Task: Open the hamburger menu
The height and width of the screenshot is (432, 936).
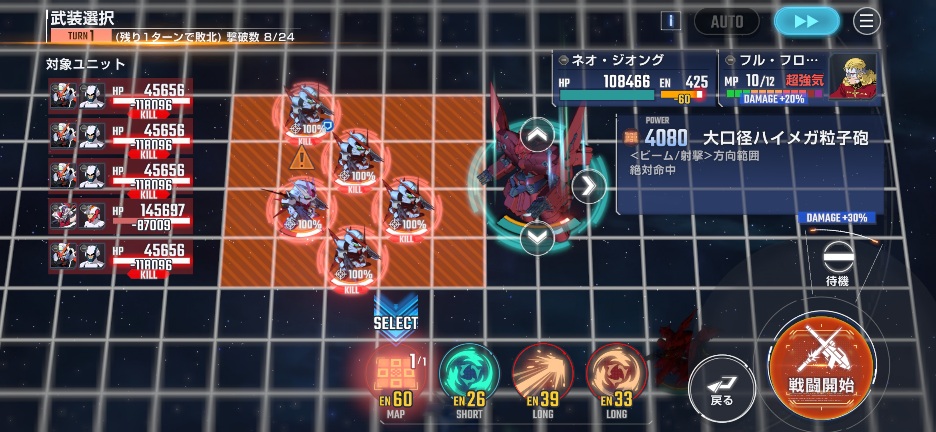Action: [866, 20]
